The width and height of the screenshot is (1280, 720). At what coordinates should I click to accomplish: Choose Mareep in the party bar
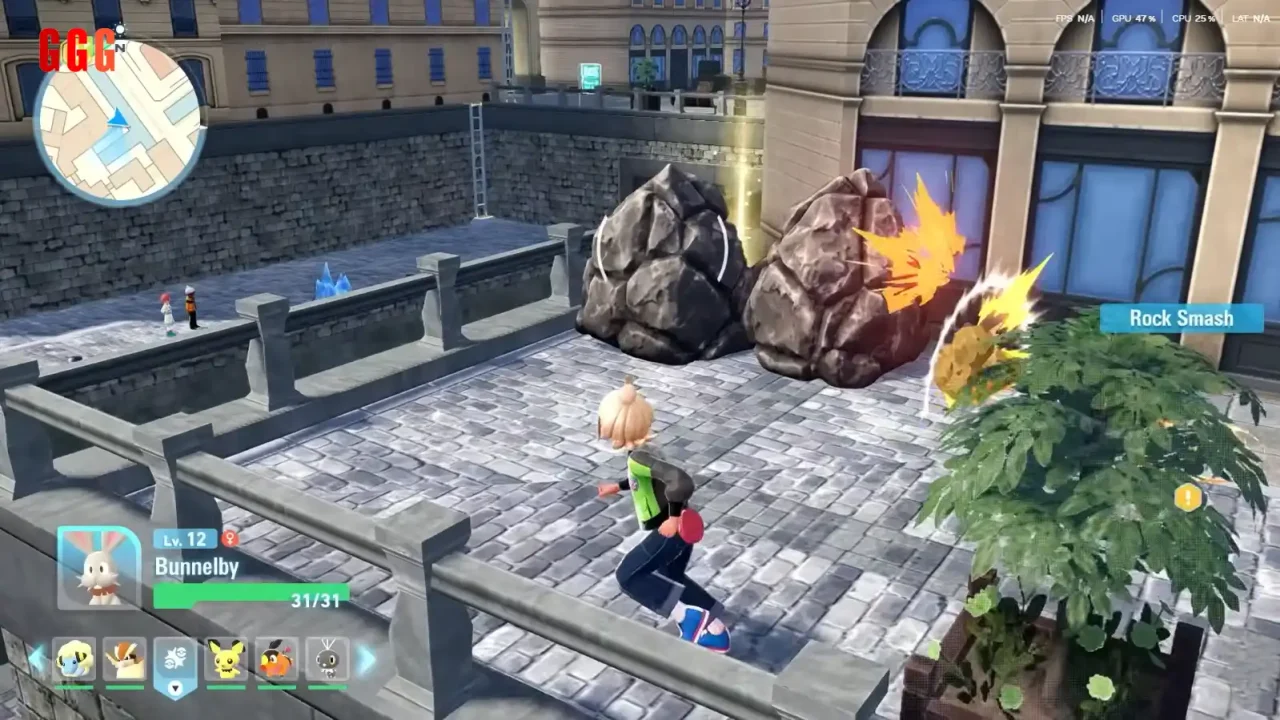click(74, 660)
